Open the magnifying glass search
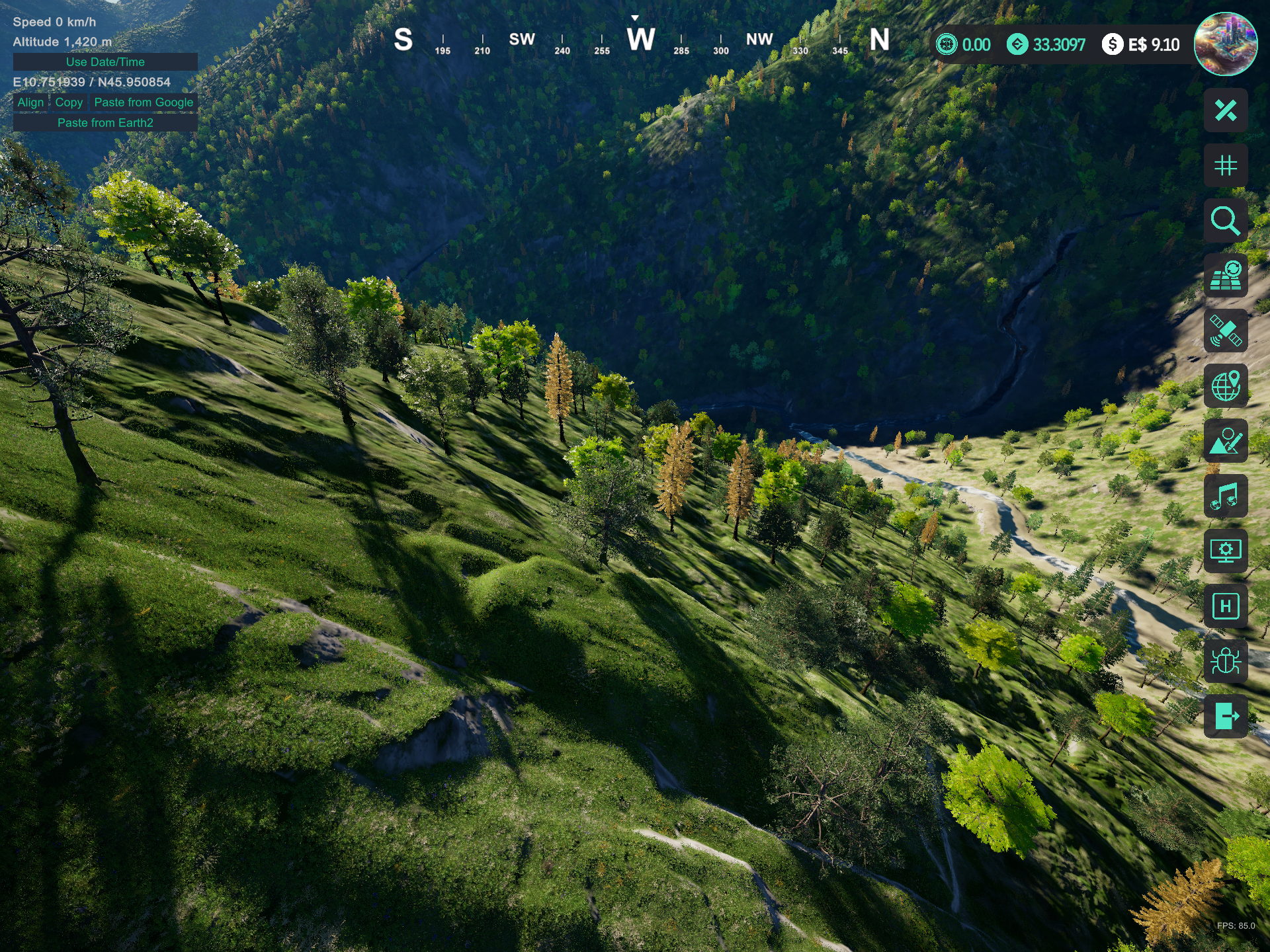The width and height of the screenshot is (1270, 952). pyautogui.click(x=1225, y=221)
